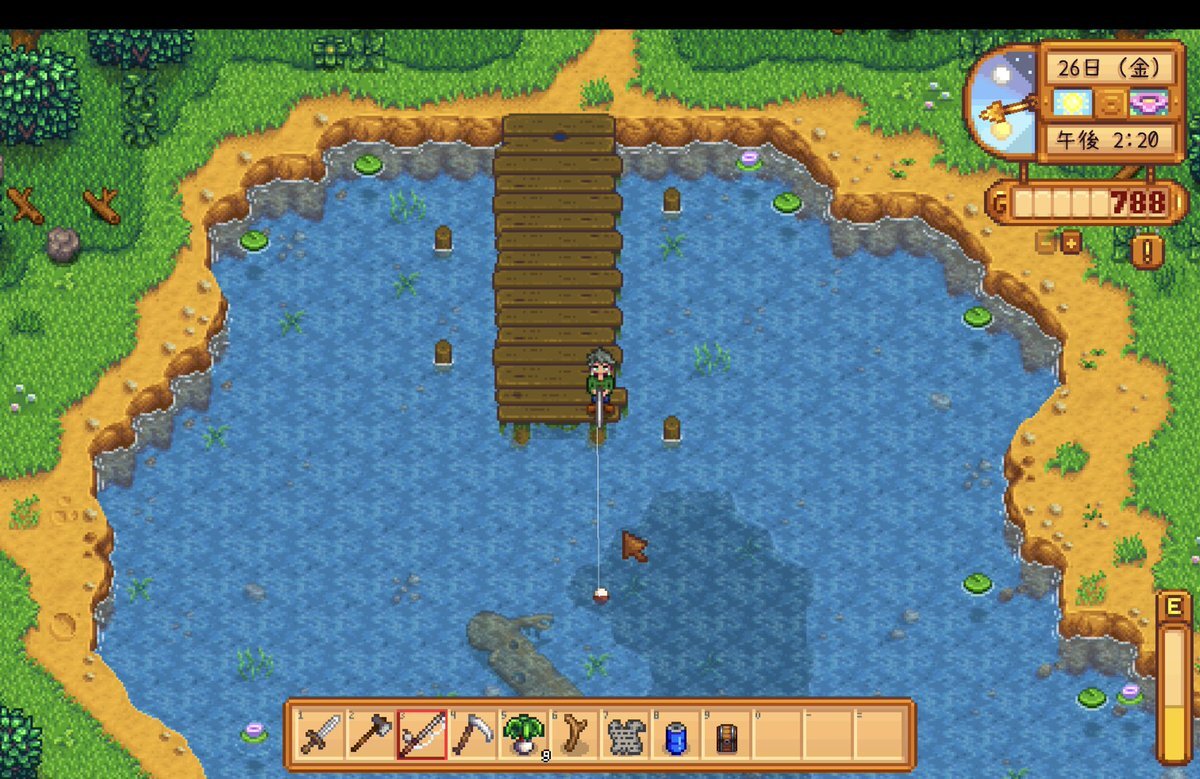
Task: Select the axe in the hotbar
Action: click(x=368, y=736)
